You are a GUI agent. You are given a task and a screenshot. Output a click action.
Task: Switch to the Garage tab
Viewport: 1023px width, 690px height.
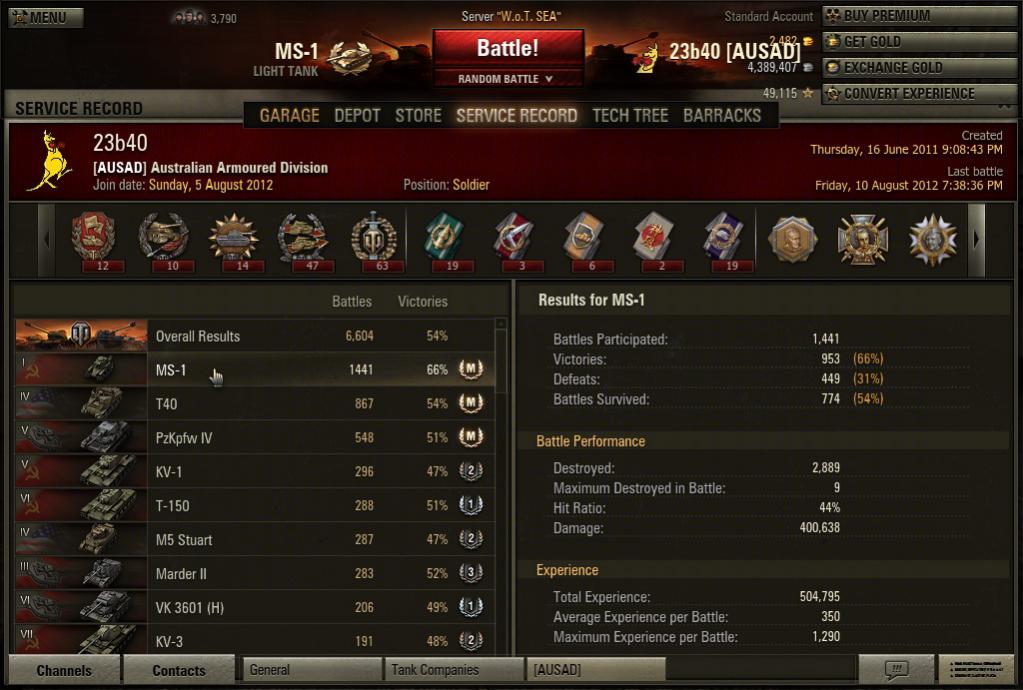tap(289, 115)
